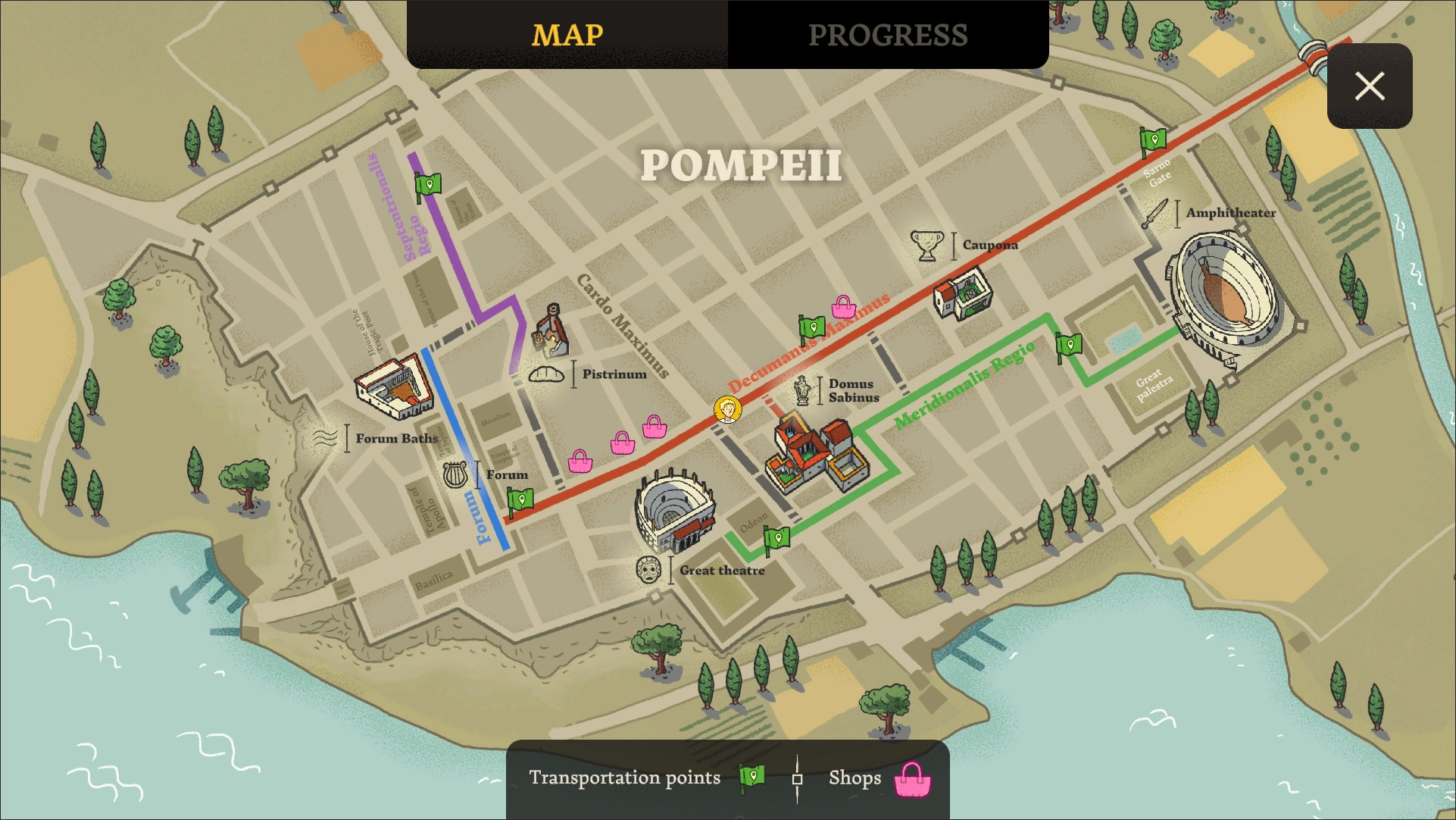1456x820 pixels.
Task: Click the shop bag west of the avatar
Action: 656,427
